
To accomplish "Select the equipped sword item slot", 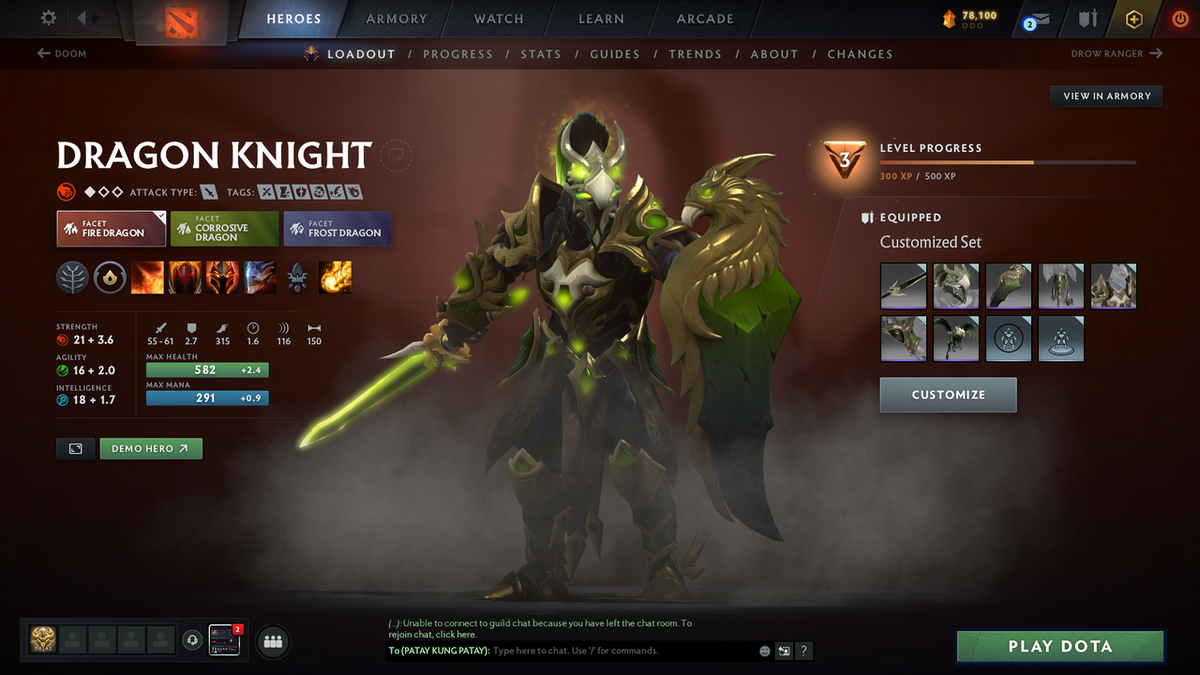I will pyautogui.click(x=904, y=286).
